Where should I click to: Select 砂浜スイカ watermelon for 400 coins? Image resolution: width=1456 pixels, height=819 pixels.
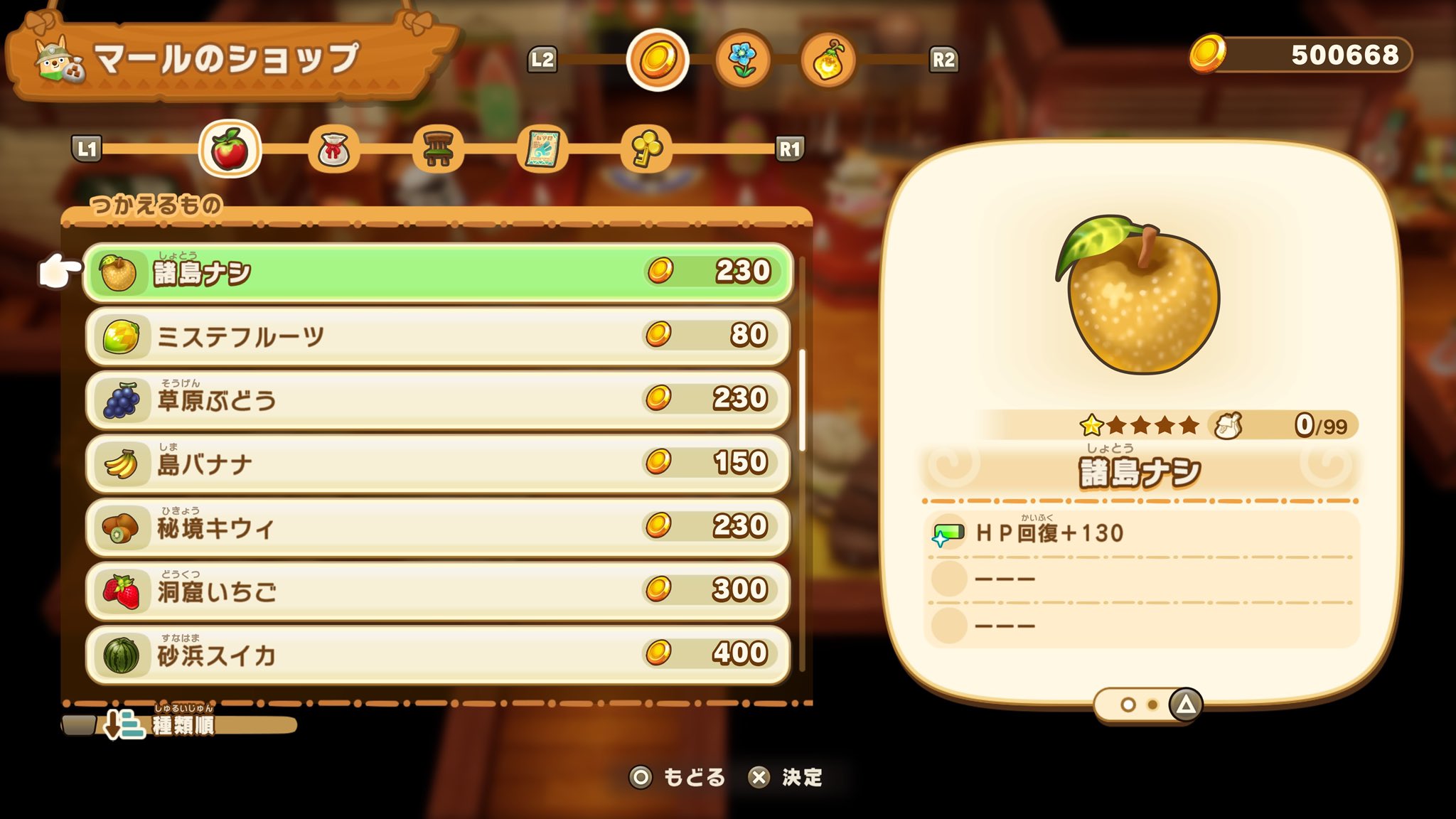coord(437,654)
